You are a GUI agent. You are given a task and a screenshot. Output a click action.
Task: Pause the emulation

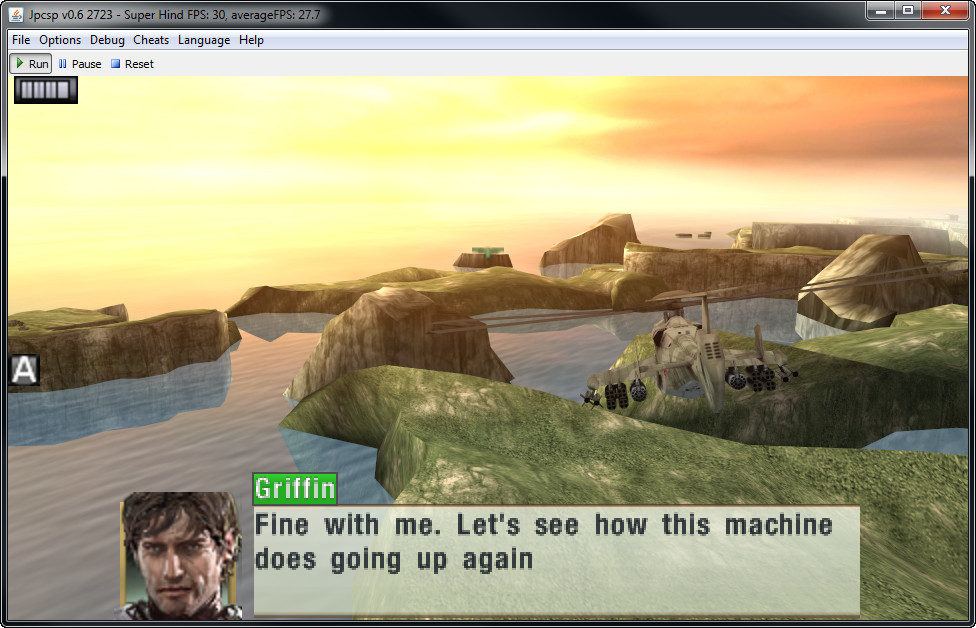[80, 64]
